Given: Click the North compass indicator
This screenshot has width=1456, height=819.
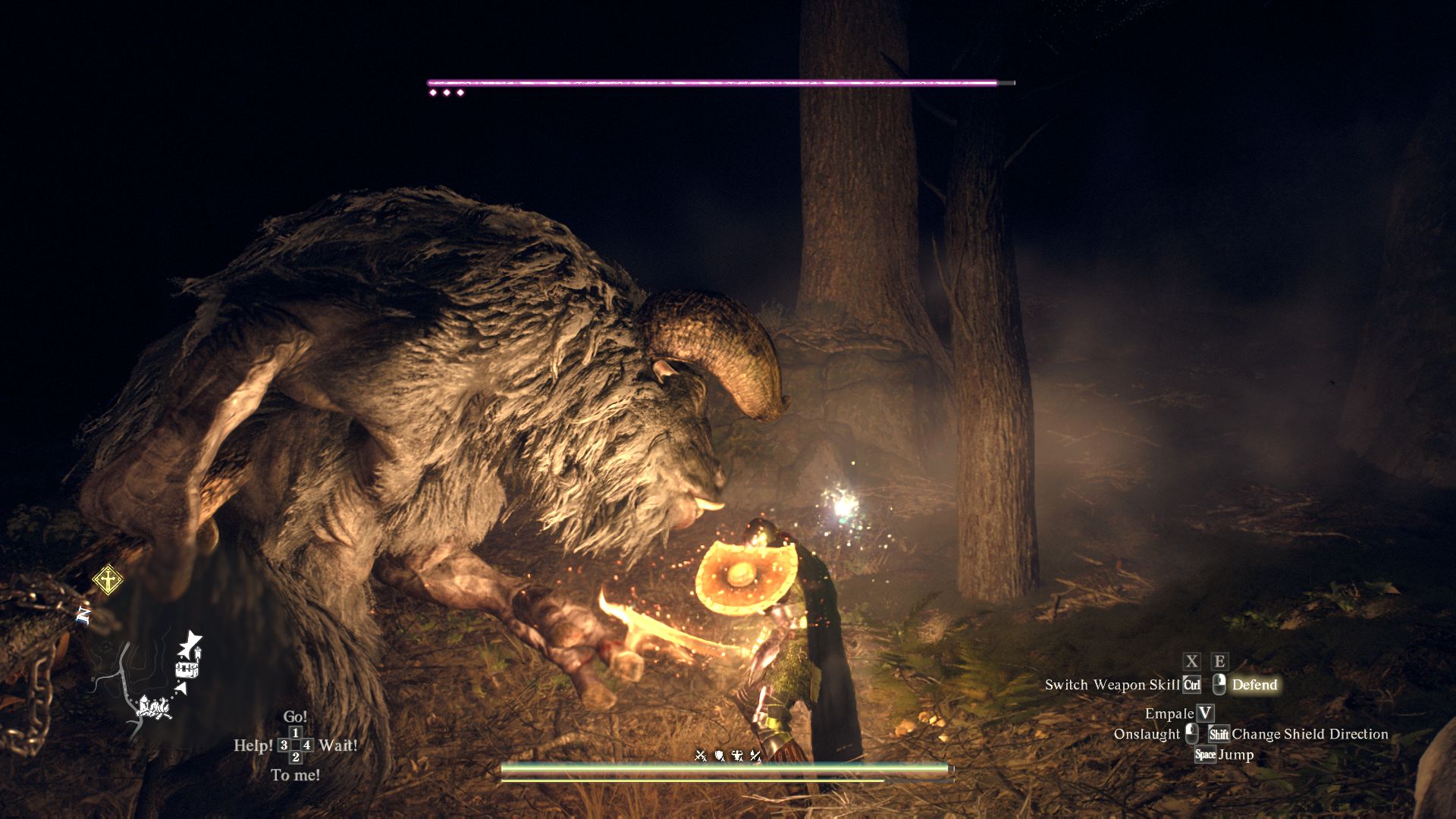Looking at the screenshot, I should point(83,615).
